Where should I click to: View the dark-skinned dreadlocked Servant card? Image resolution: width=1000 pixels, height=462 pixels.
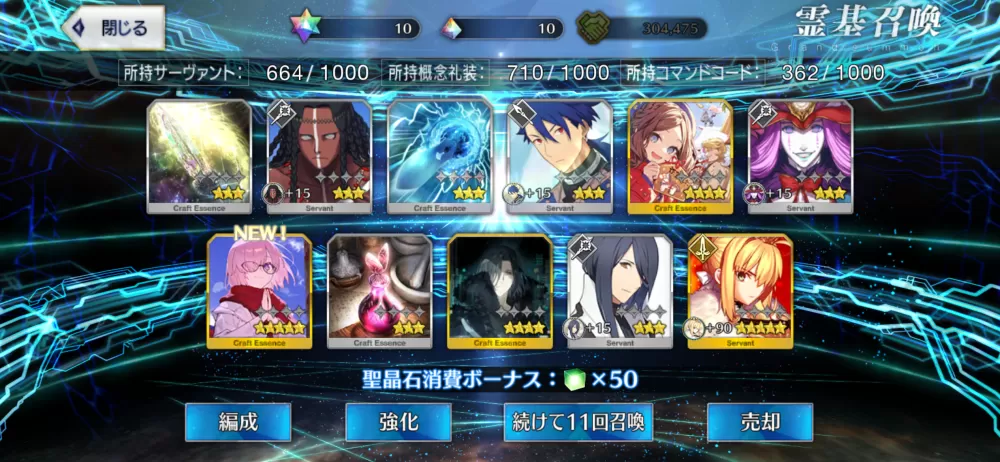(x=319, y=157)
